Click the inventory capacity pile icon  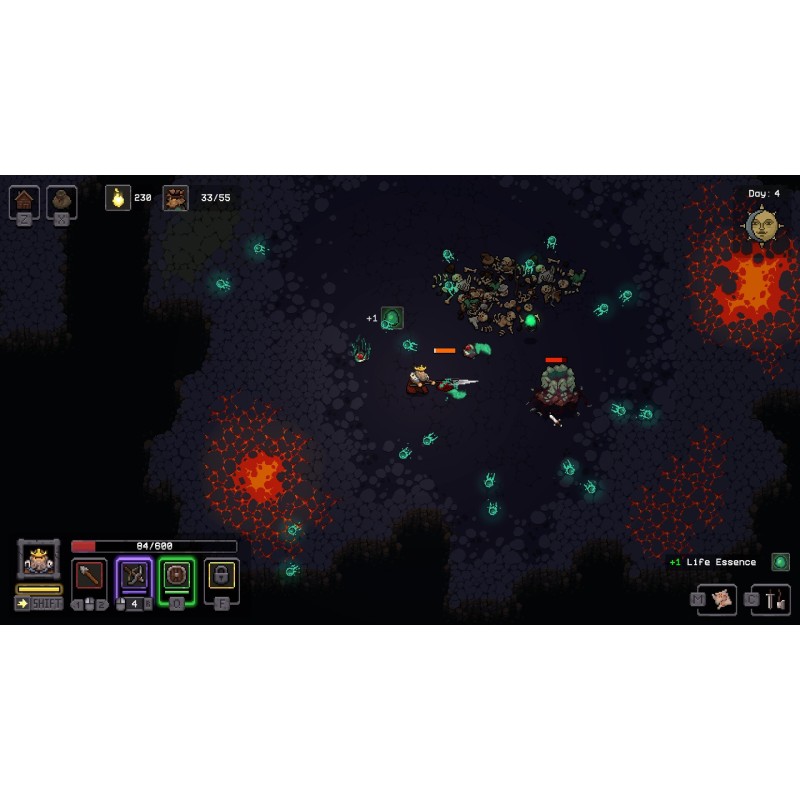point(176,198)
